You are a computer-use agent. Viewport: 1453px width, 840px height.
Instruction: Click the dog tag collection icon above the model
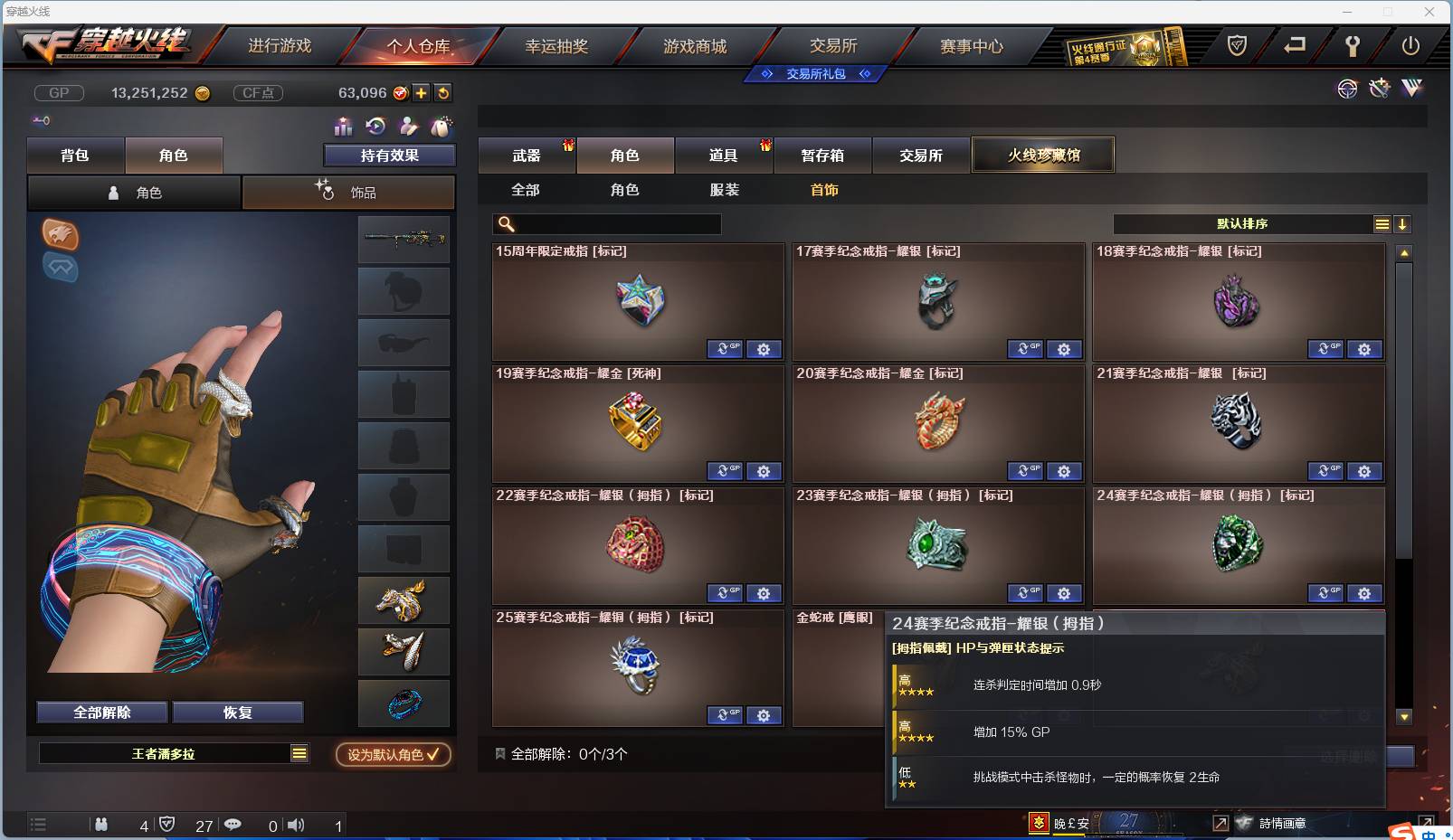(441, 126)
